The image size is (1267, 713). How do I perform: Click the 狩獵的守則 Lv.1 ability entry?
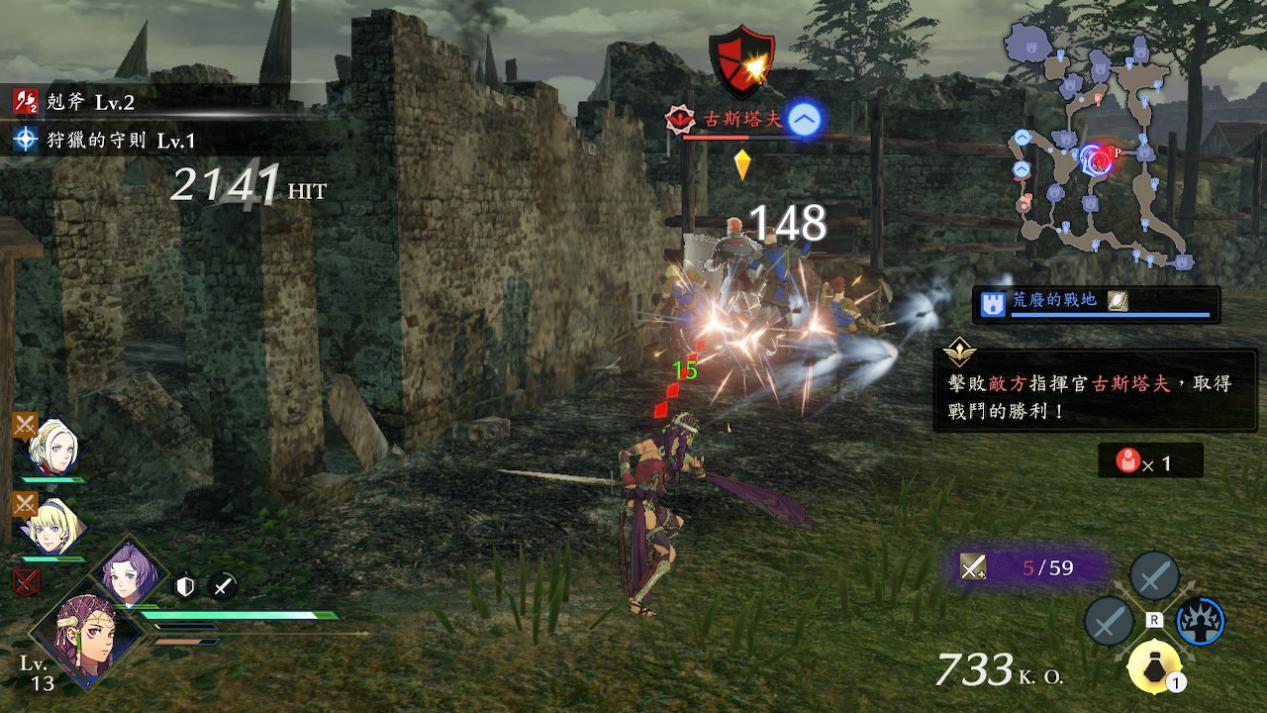[x=118, y=140]
